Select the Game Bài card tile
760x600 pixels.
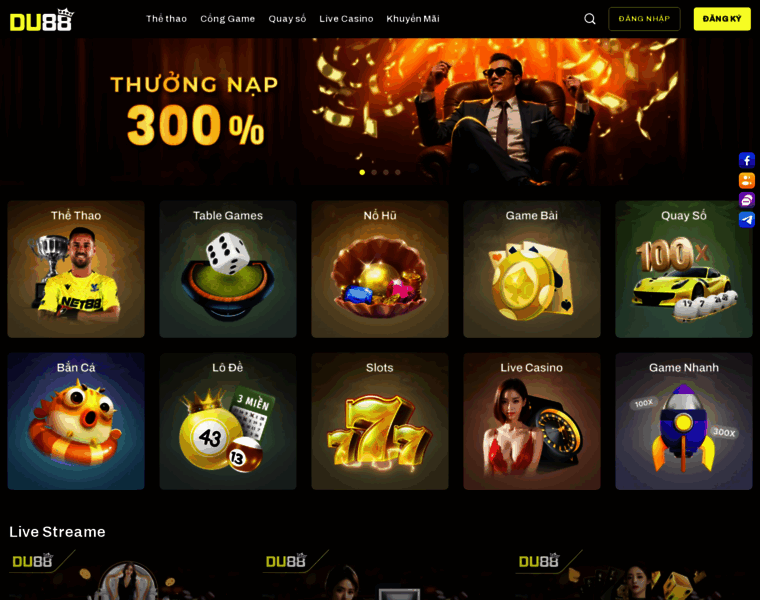tap(532, 269)
